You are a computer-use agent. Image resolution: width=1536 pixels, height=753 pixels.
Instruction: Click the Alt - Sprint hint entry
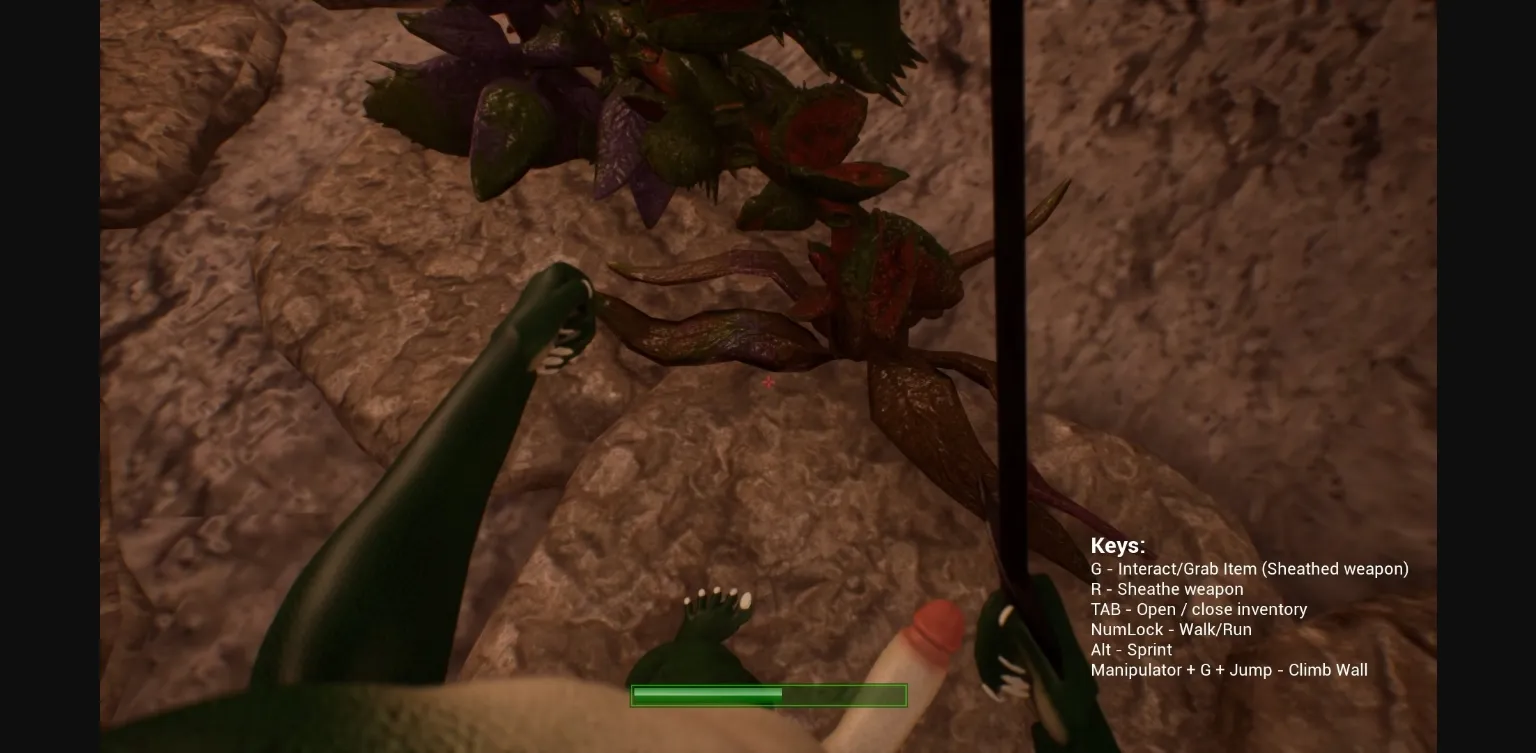tap(1131, 649)
